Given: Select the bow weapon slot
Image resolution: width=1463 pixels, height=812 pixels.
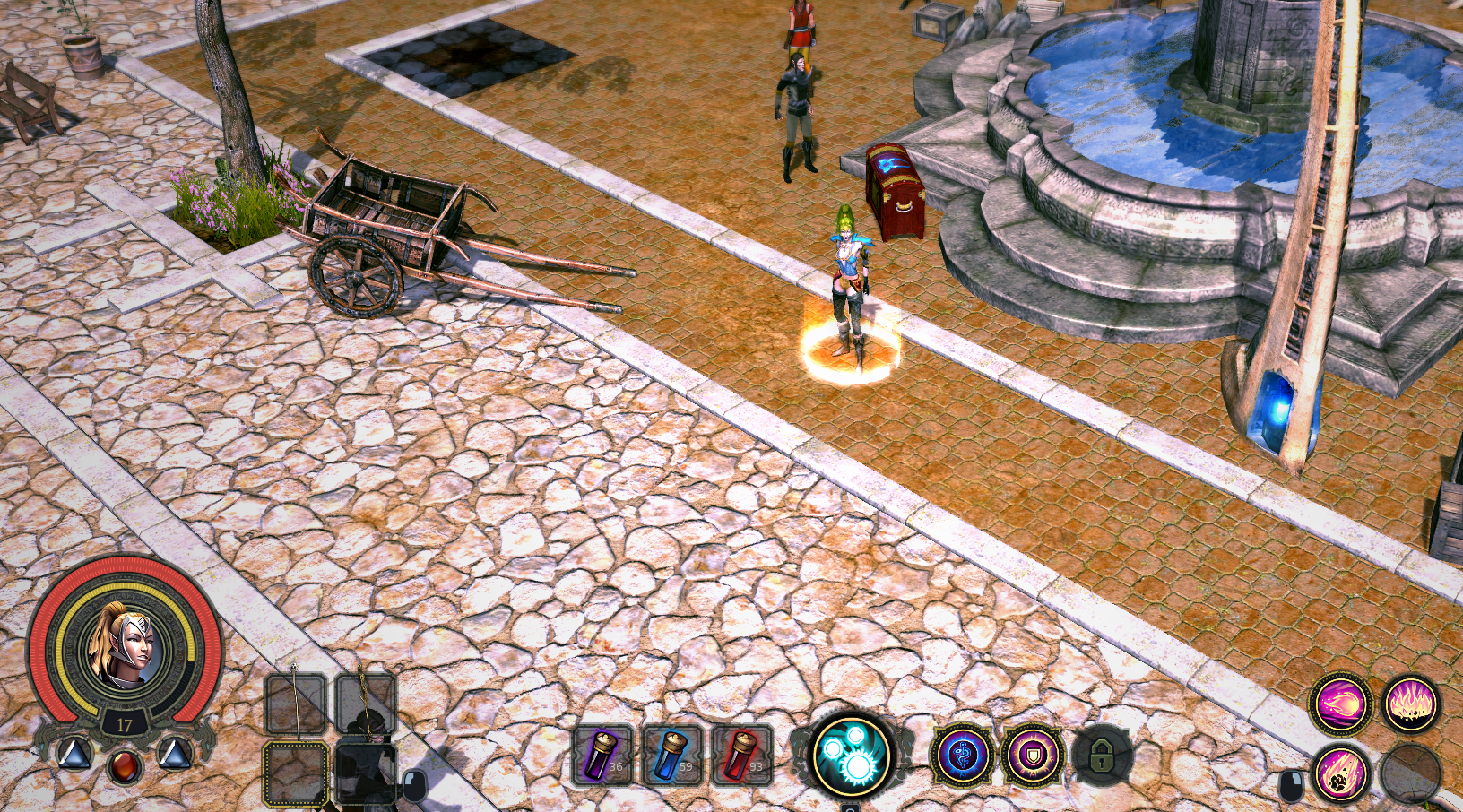Looking at the screenshot, I should tap(366, 704).
